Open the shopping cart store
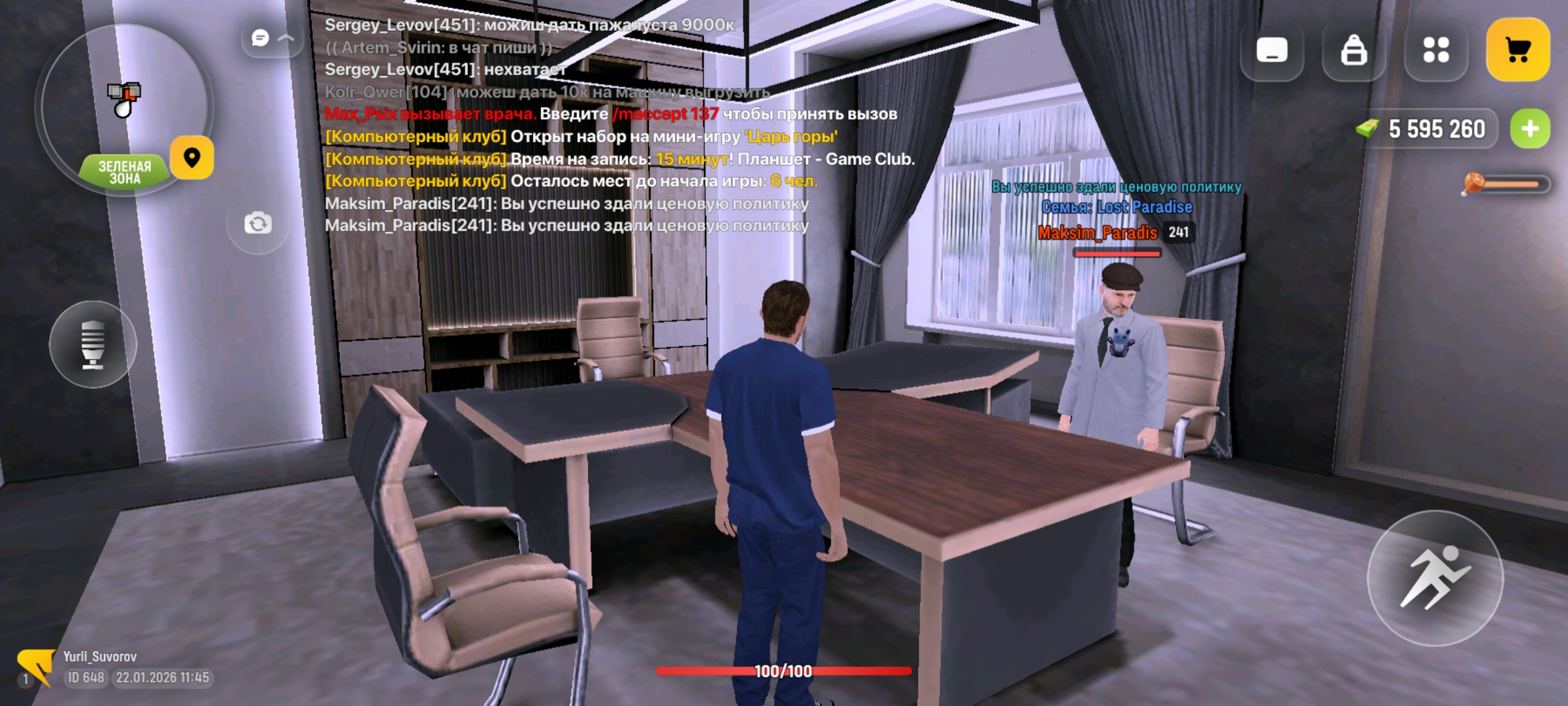1568x706 pixels. pos(1518,50)
